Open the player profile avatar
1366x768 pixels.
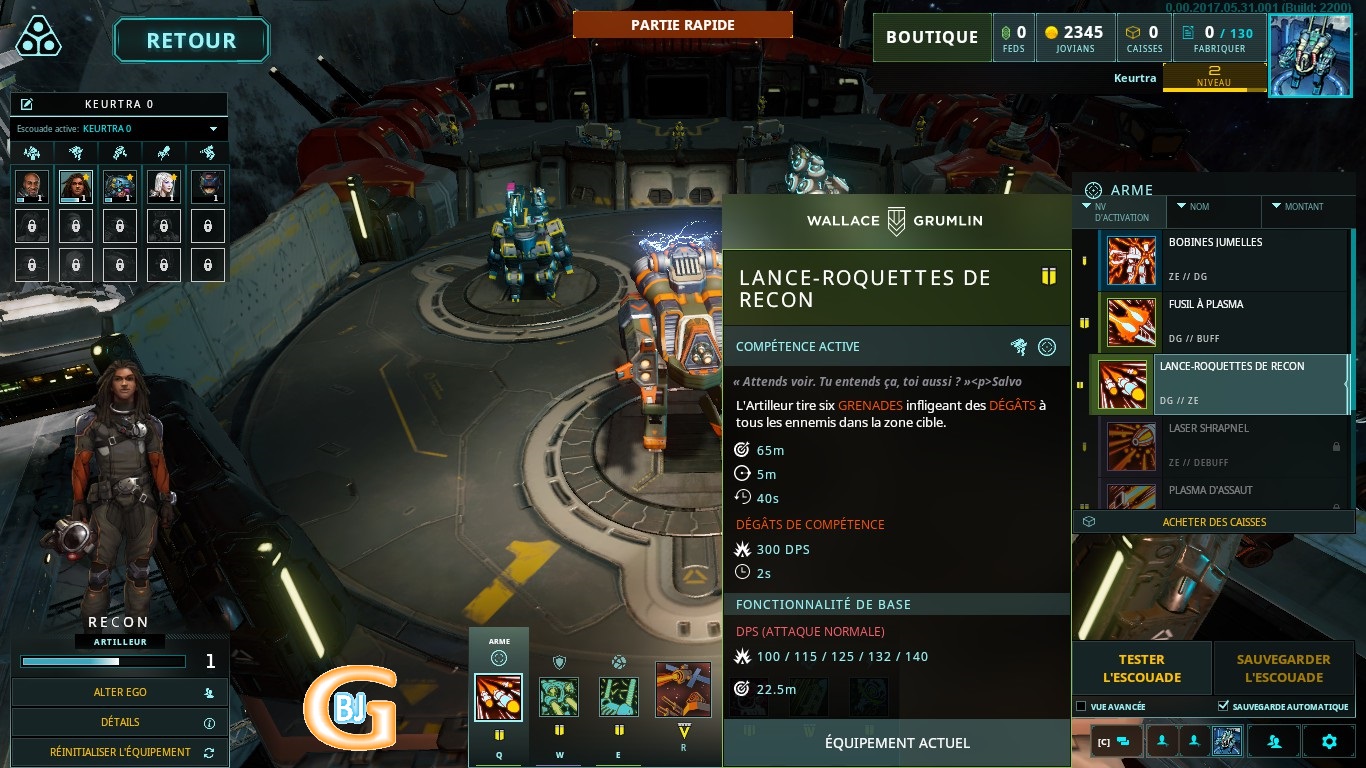(1309, 55)
